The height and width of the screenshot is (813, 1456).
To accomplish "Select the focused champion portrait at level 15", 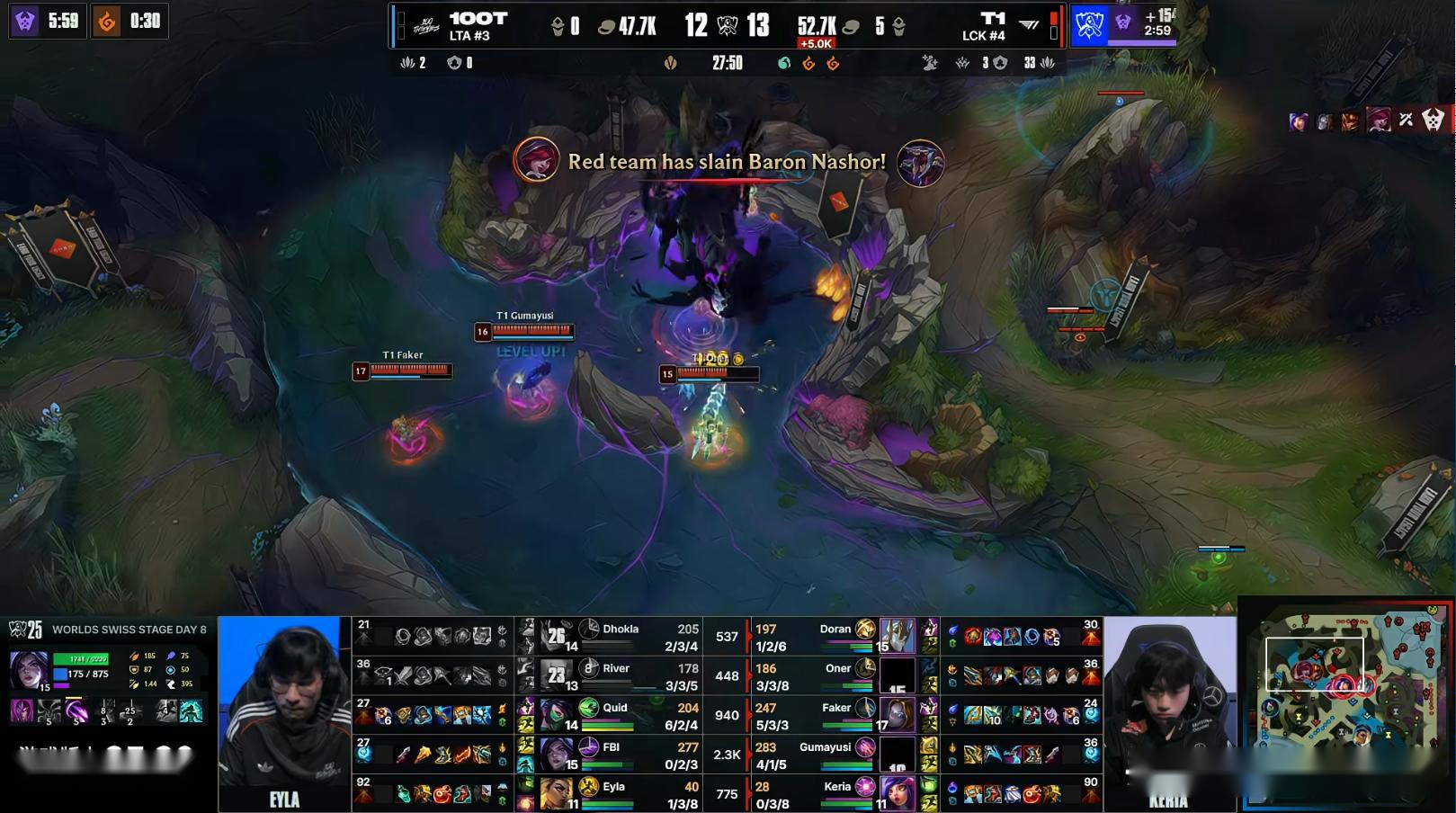I will pos(28,671).
